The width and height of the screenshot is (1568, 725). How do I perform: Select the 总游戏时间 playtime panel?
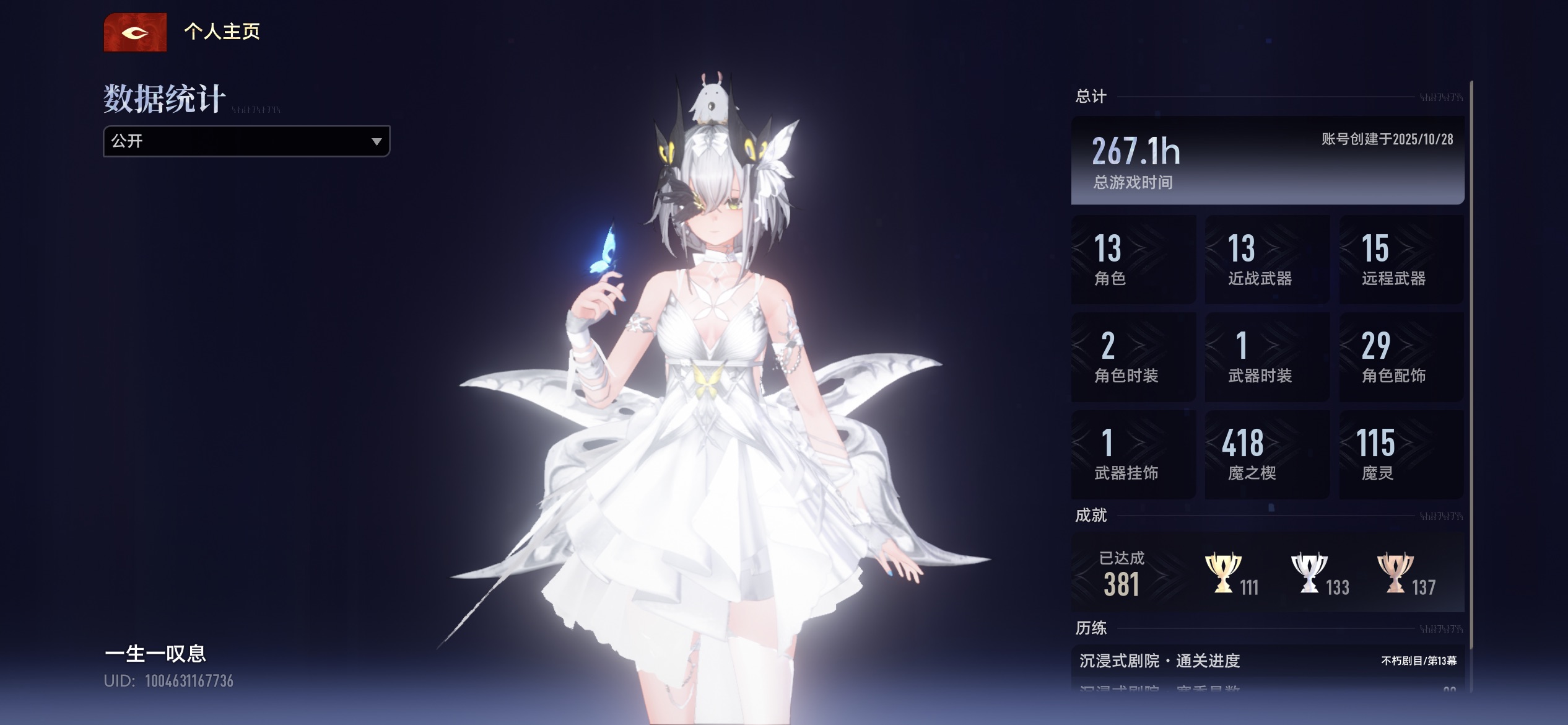(x=1267, y=160)
